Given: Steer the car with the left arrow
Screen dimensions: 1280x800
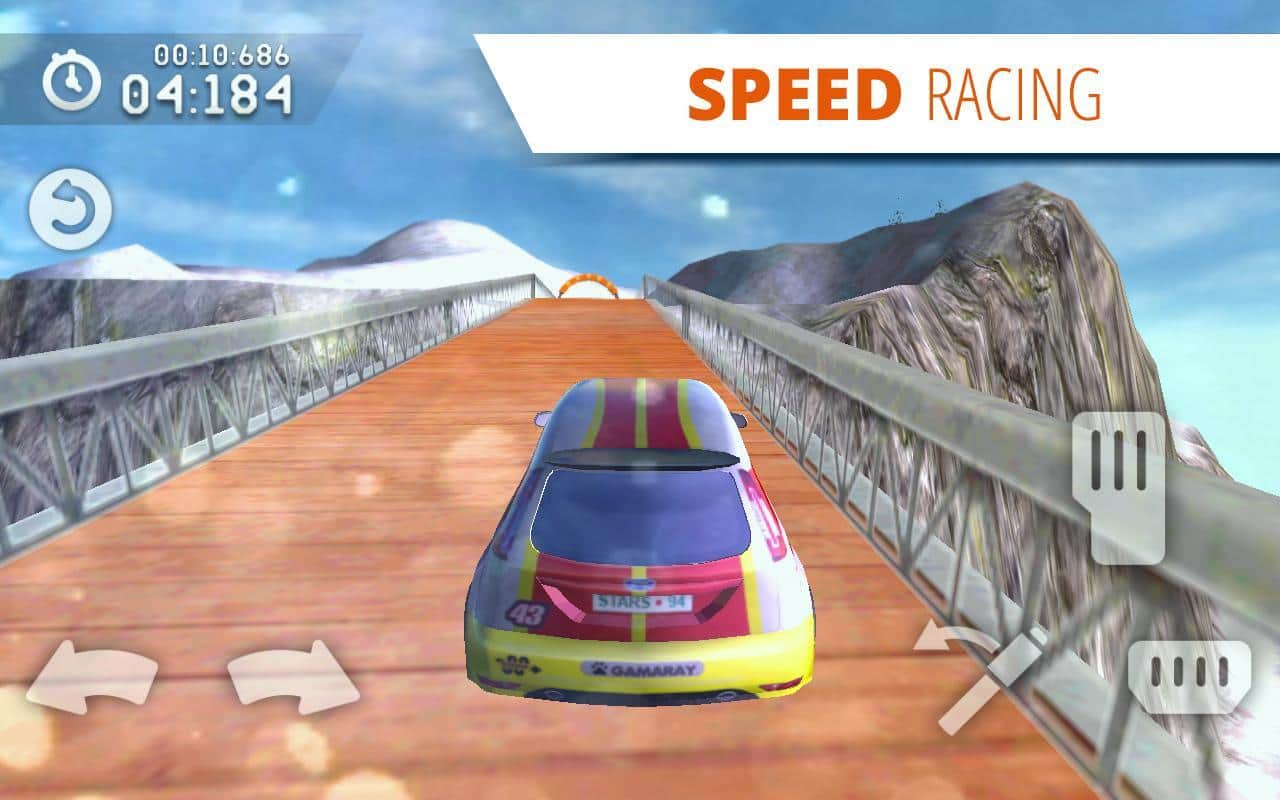Looking at the screenshot, I should coord(91,678).
